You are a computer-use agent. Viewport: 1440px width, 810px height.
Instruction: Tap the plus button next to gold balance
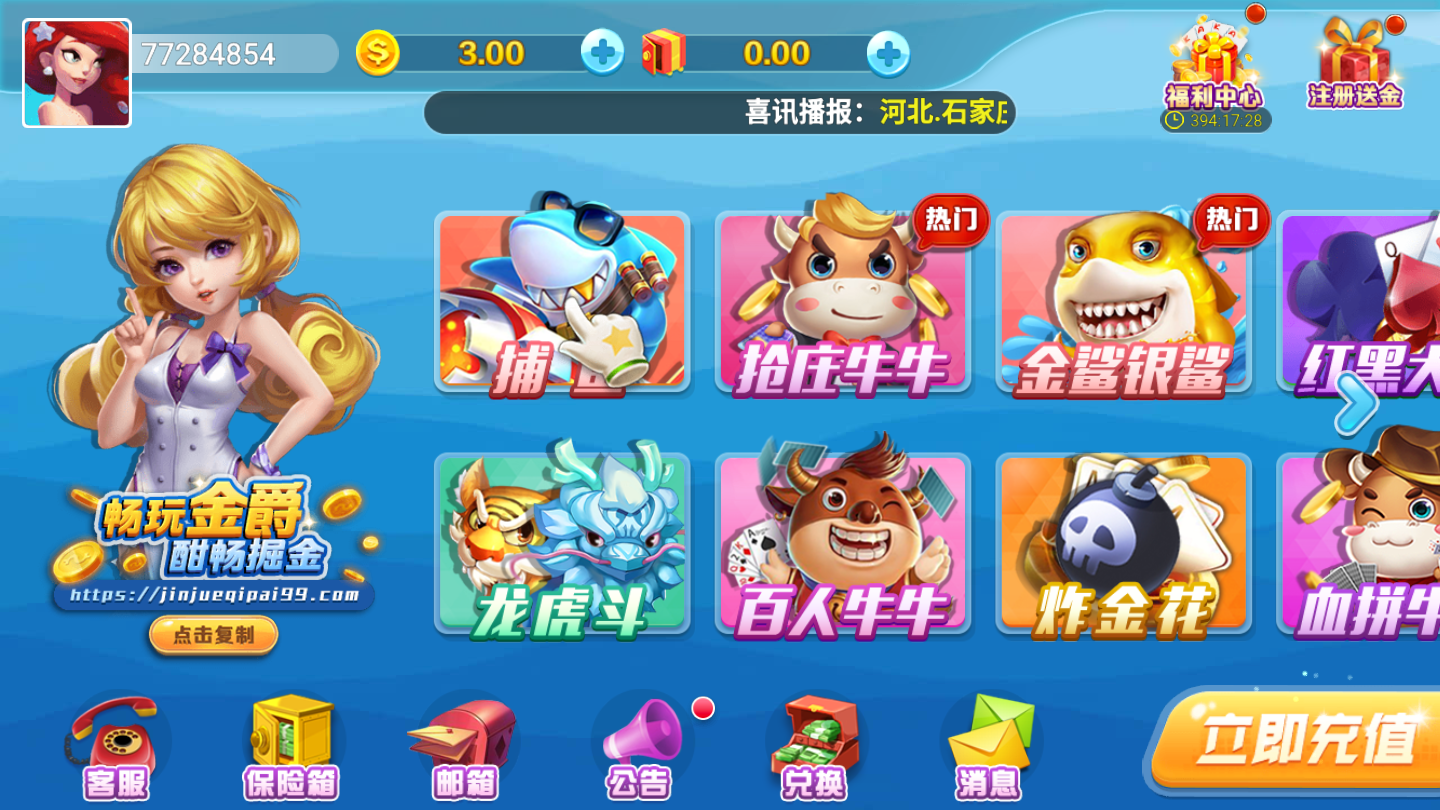point(601,54)
